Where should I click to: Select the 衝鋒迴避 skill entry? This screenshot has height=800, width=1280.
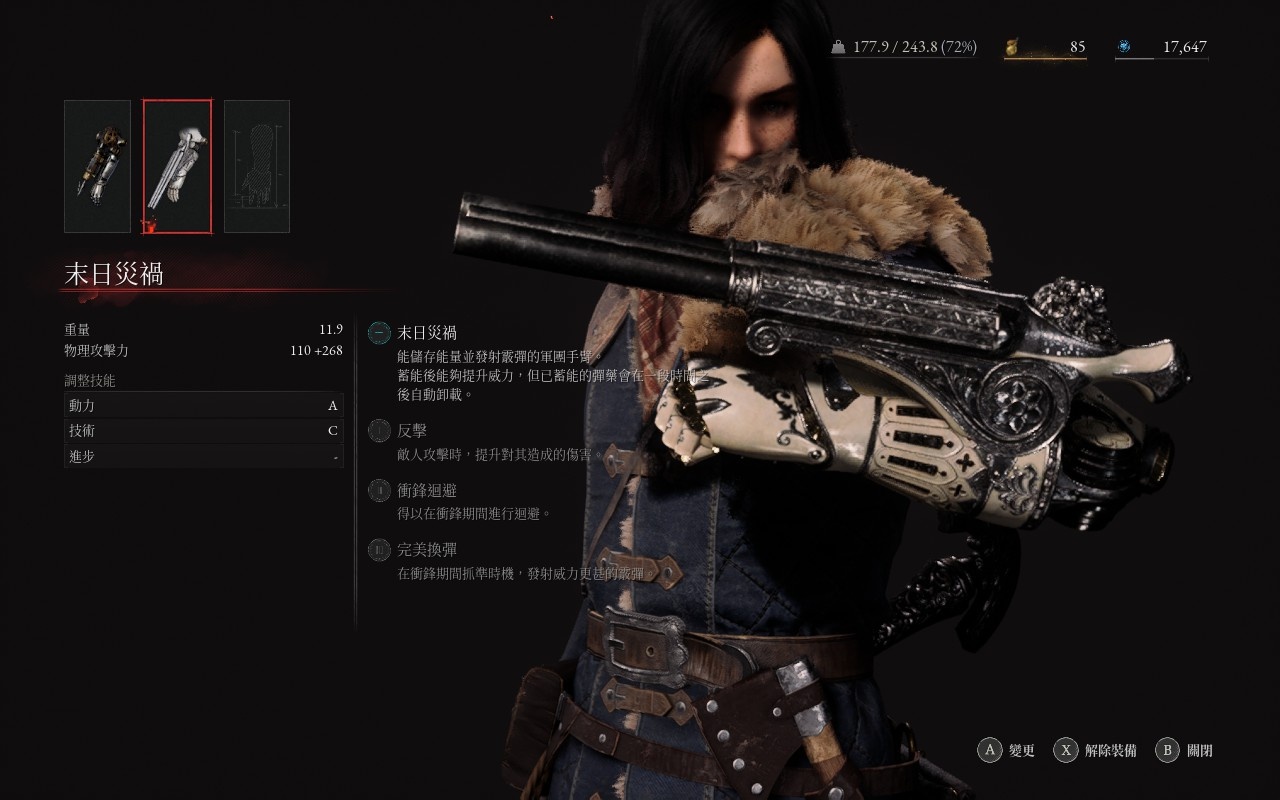pos(426,490)
